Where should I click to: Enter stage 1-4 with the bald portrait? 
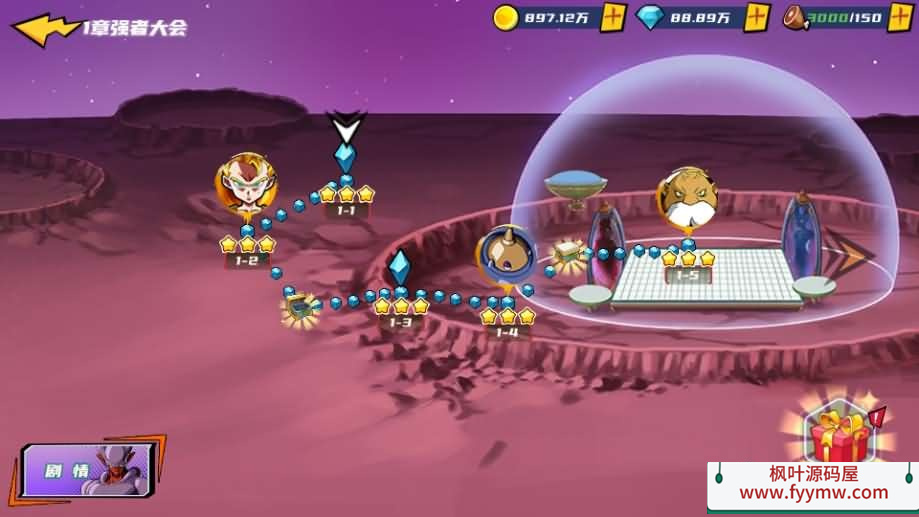pos(505,254)
